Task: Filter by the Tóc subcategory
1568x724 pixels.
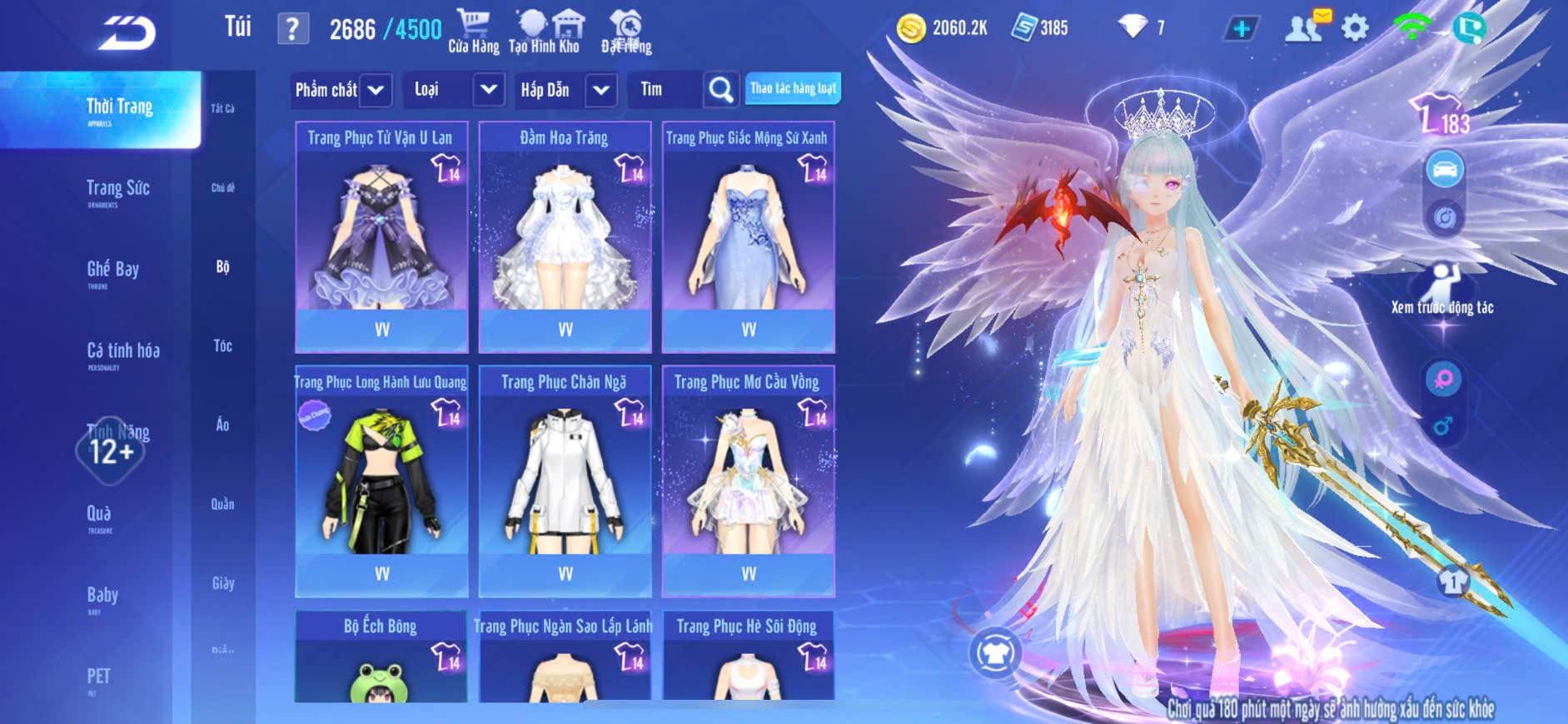Action: click(222, 345)
